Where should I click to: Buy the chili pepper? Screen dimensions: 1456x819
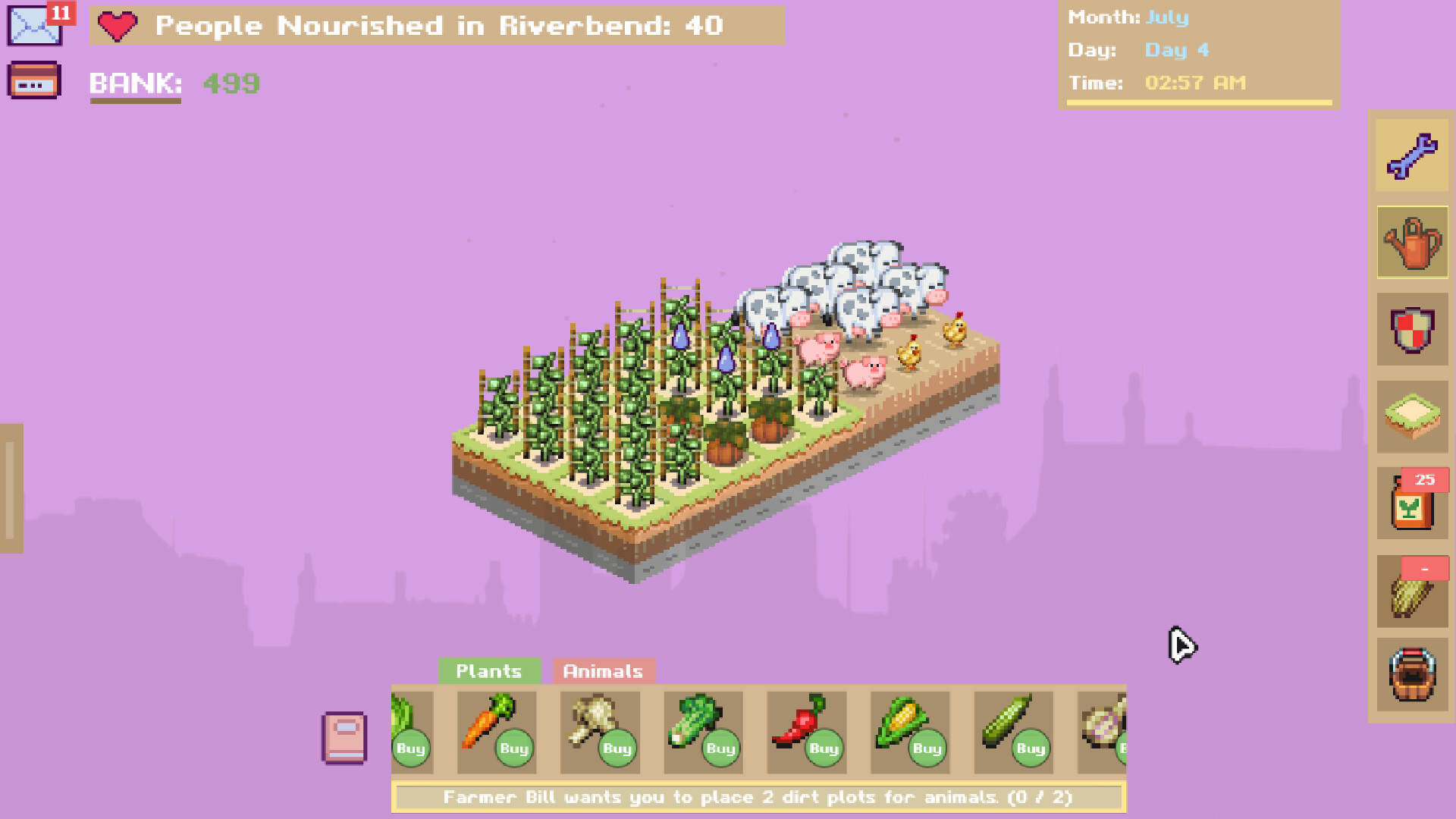pyautogui.click(x=824, y=748)
